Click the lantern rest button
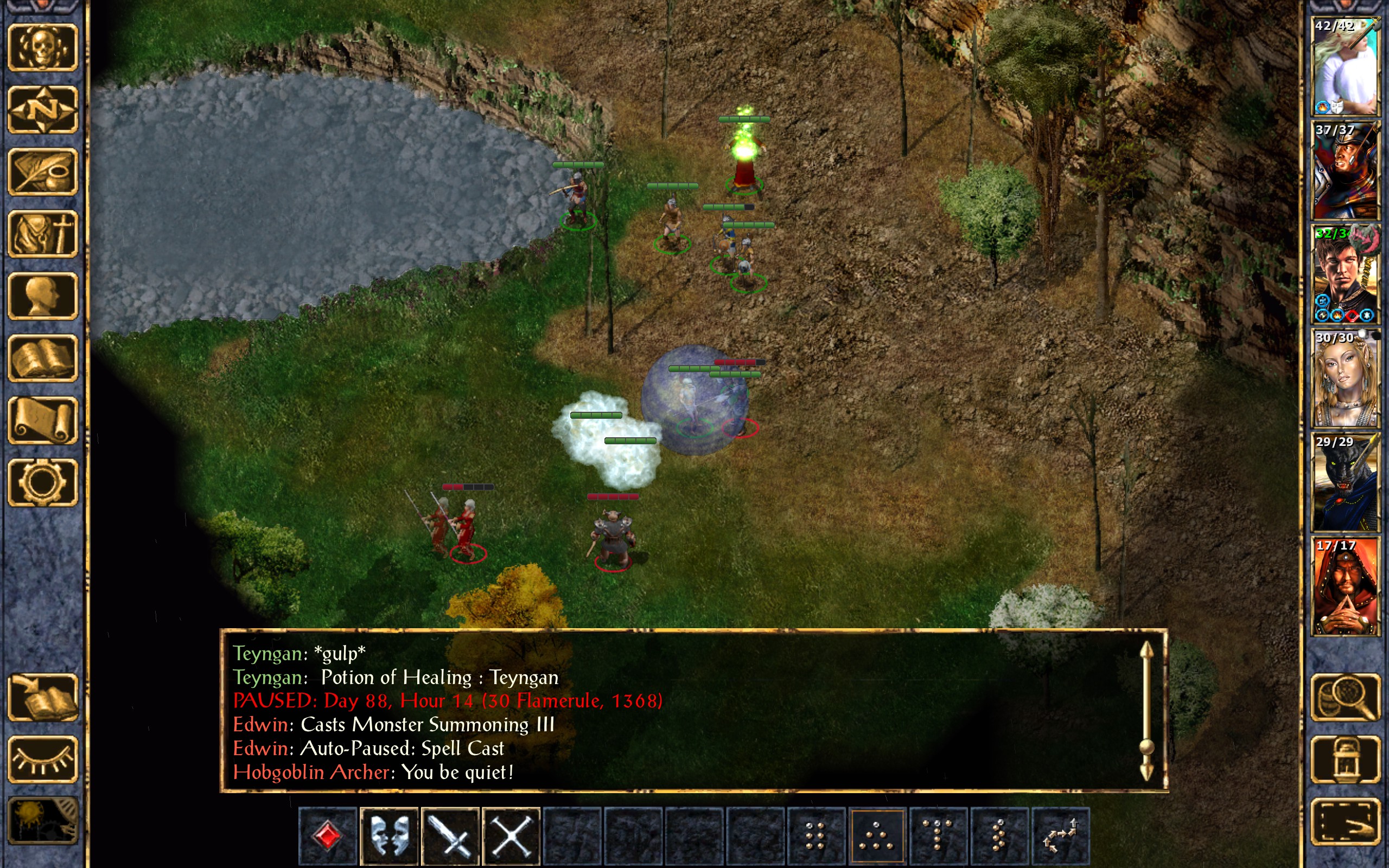1389x868 pixels. [1346, 759]
